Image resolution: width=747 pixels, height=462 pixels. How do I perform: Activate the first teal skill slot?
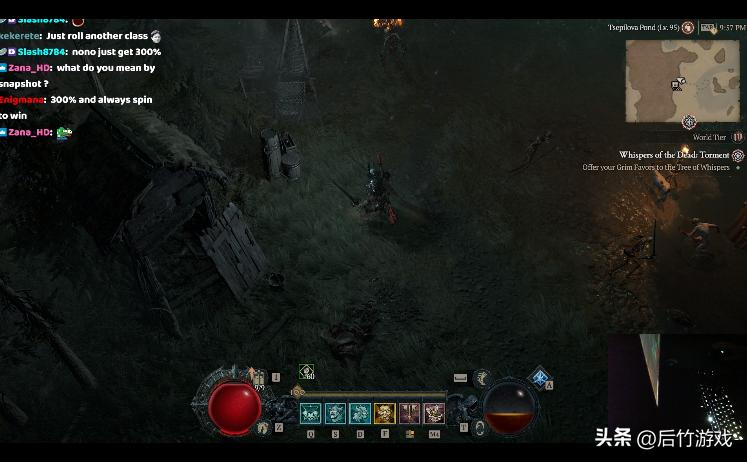(311, 413)
